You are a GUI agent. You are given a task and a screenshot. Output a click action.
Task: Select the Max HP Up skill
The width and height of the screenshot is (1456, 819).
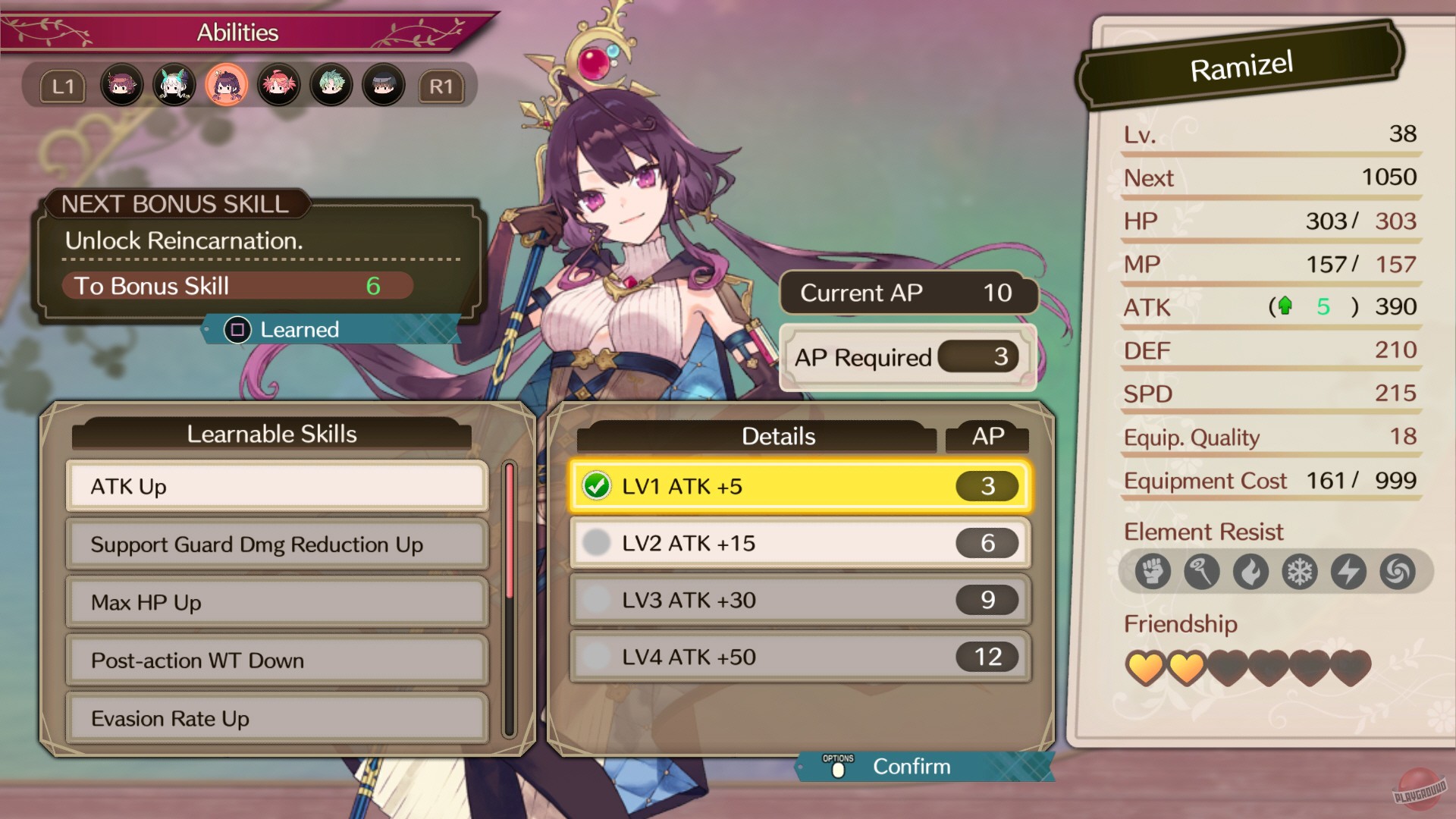275,602
